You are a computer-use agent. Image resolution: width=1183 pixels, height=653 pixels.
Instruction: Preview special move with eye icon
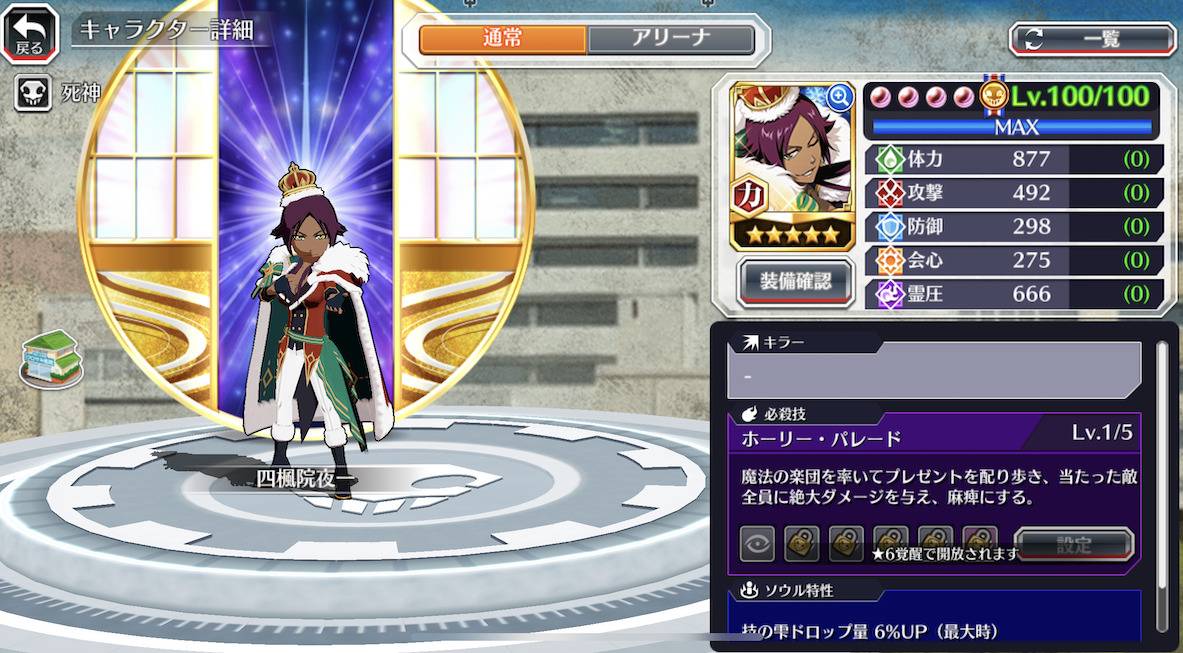pyautogui.click(x=757, y=544)
